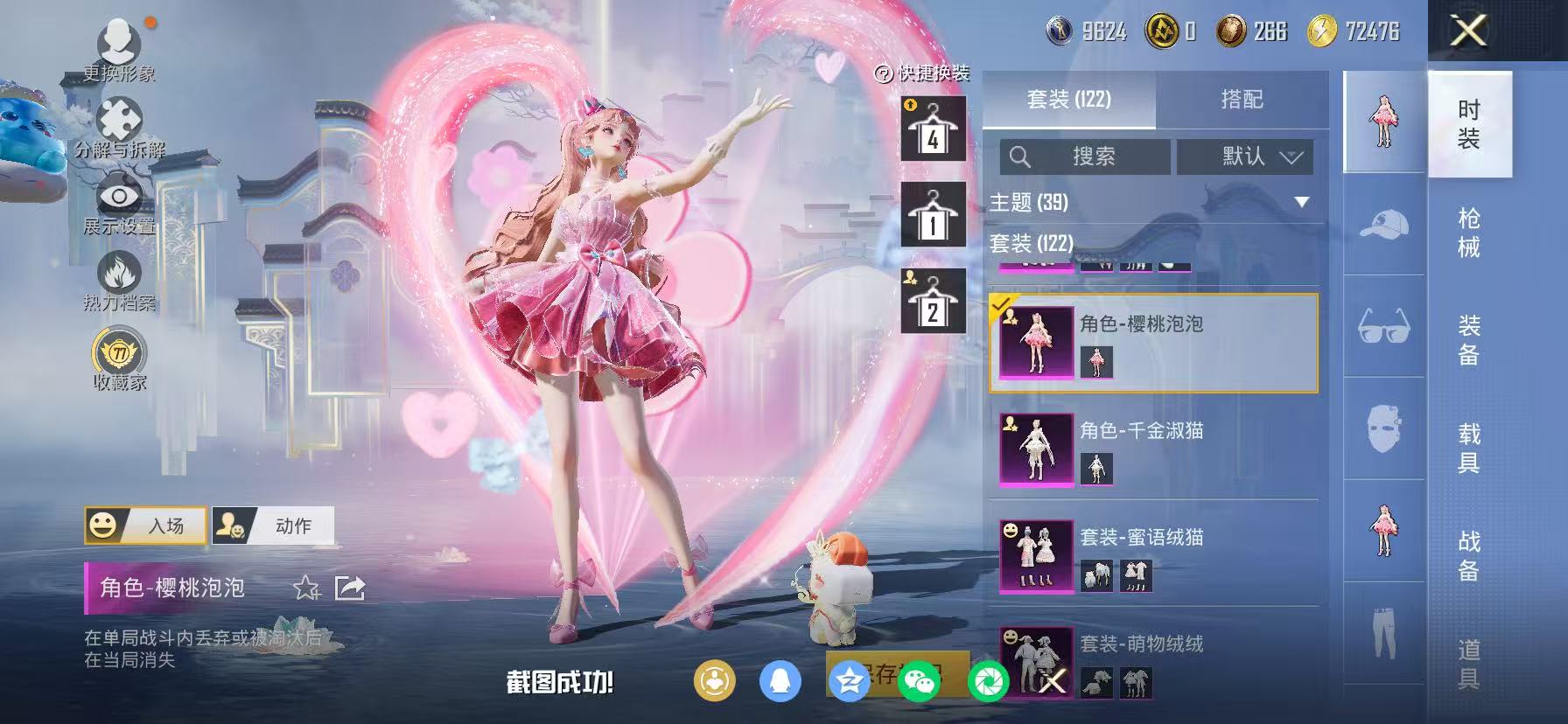Open the 默认 sort dropdown
The image size is (1568, 724).
click(1242, 157)
